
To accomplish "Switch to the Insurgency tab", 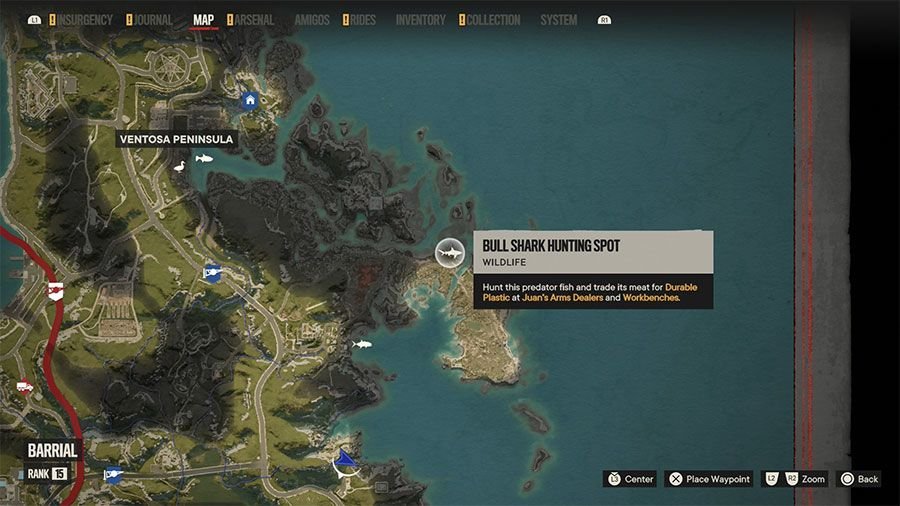I will (x=85, y=20).
